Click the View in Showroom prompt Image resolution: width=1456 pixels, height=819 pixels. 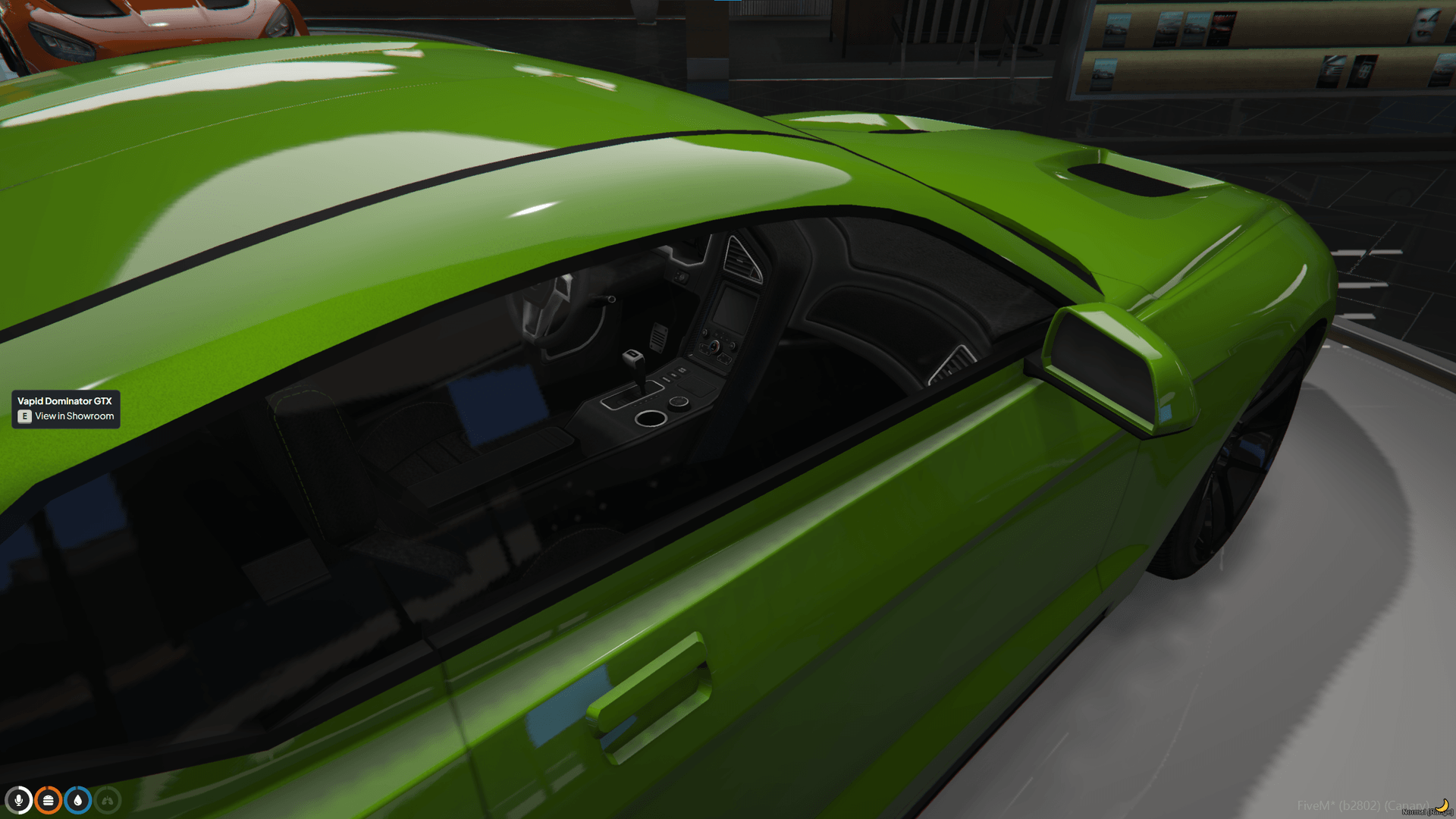(x=65, y=417)
